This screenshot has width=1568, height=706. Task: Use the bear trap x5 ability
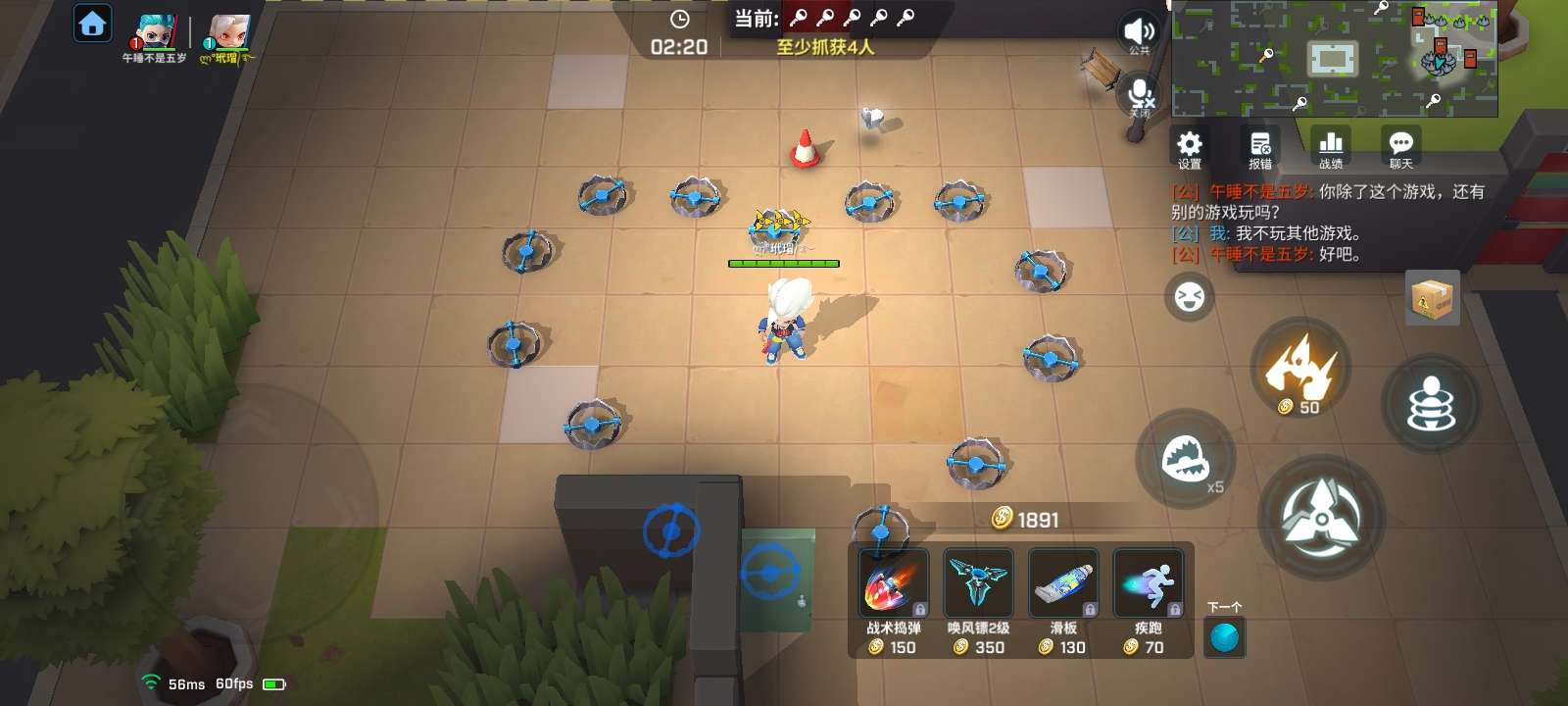pos(1187,459)
